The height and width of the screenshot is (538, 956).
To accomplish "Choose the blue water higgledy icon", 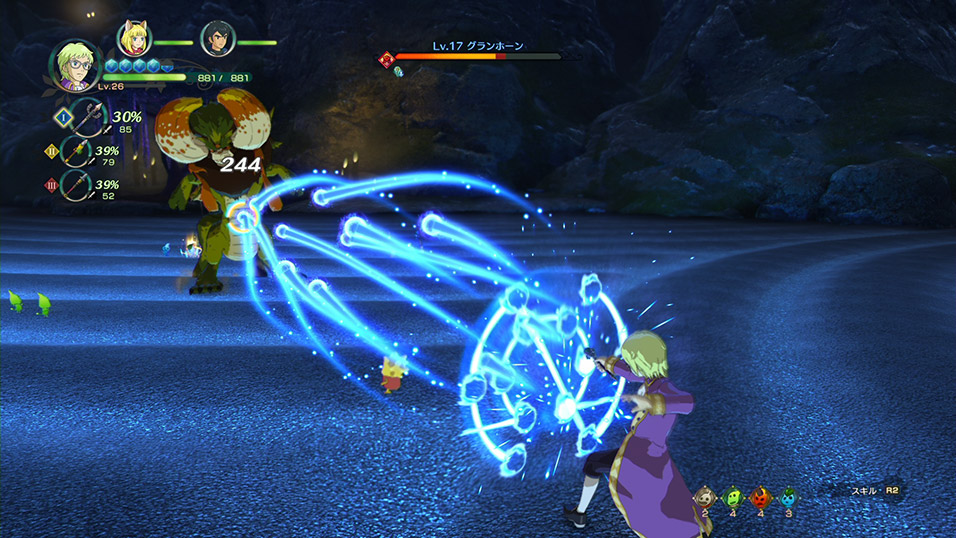I will [x=788, y=497].
